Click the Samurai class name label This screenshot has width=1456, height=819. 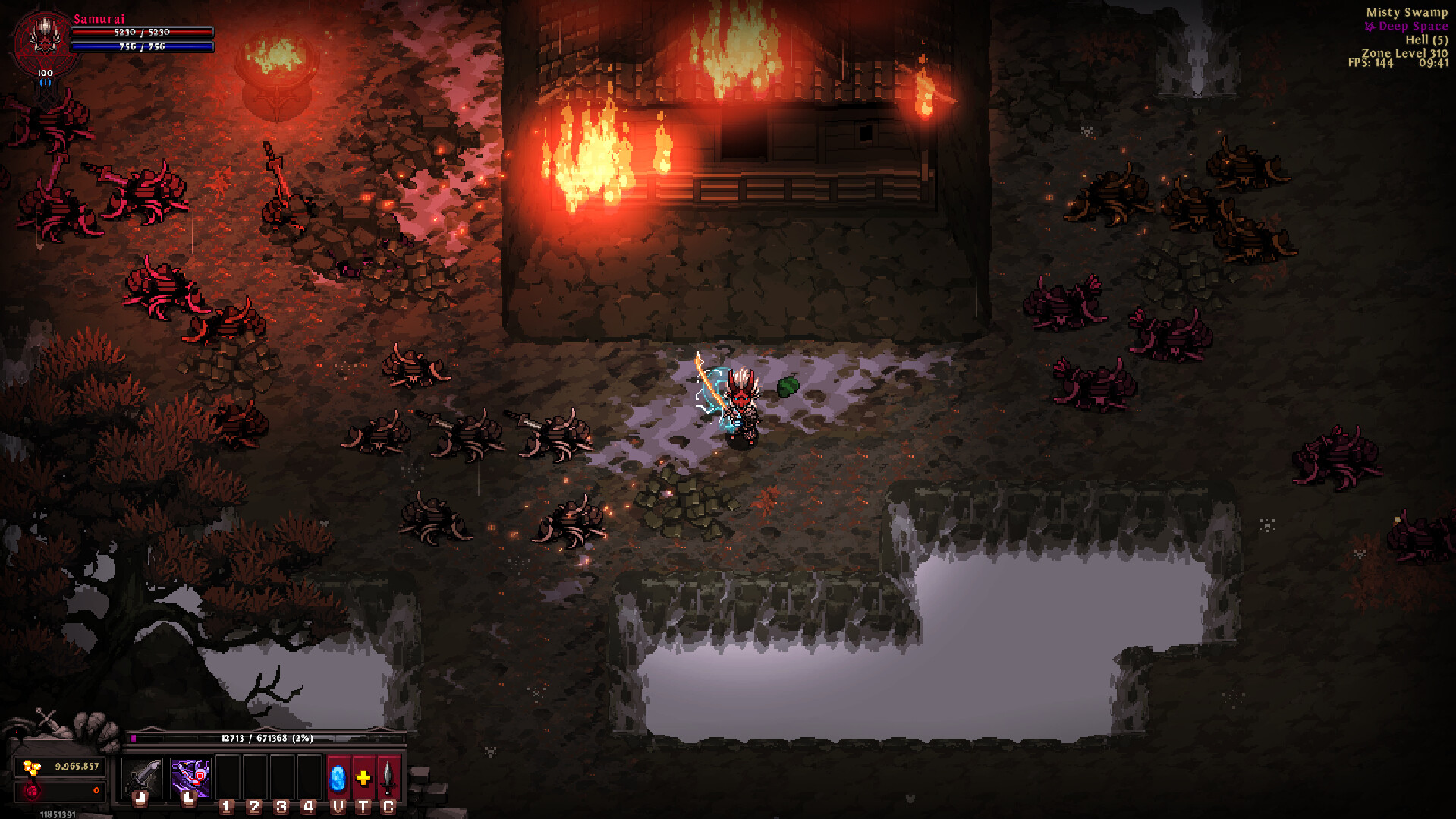[99, 19]
